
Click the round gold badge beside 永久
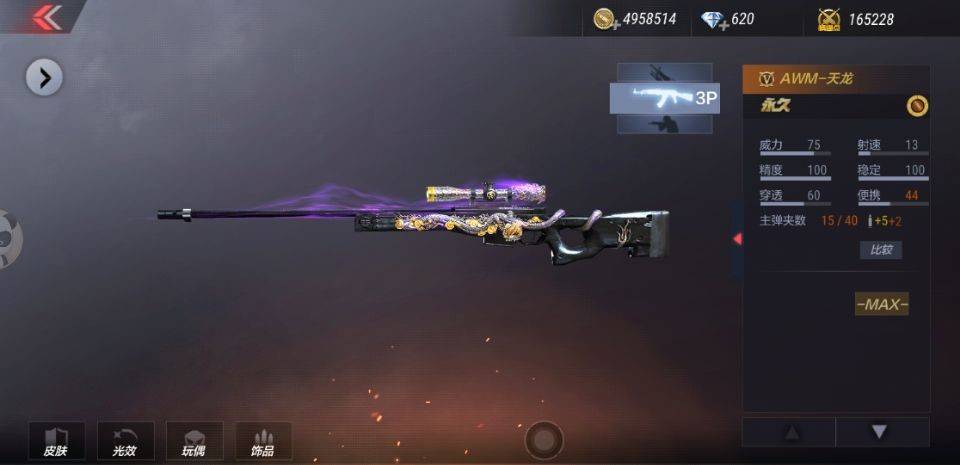[916, 106]
